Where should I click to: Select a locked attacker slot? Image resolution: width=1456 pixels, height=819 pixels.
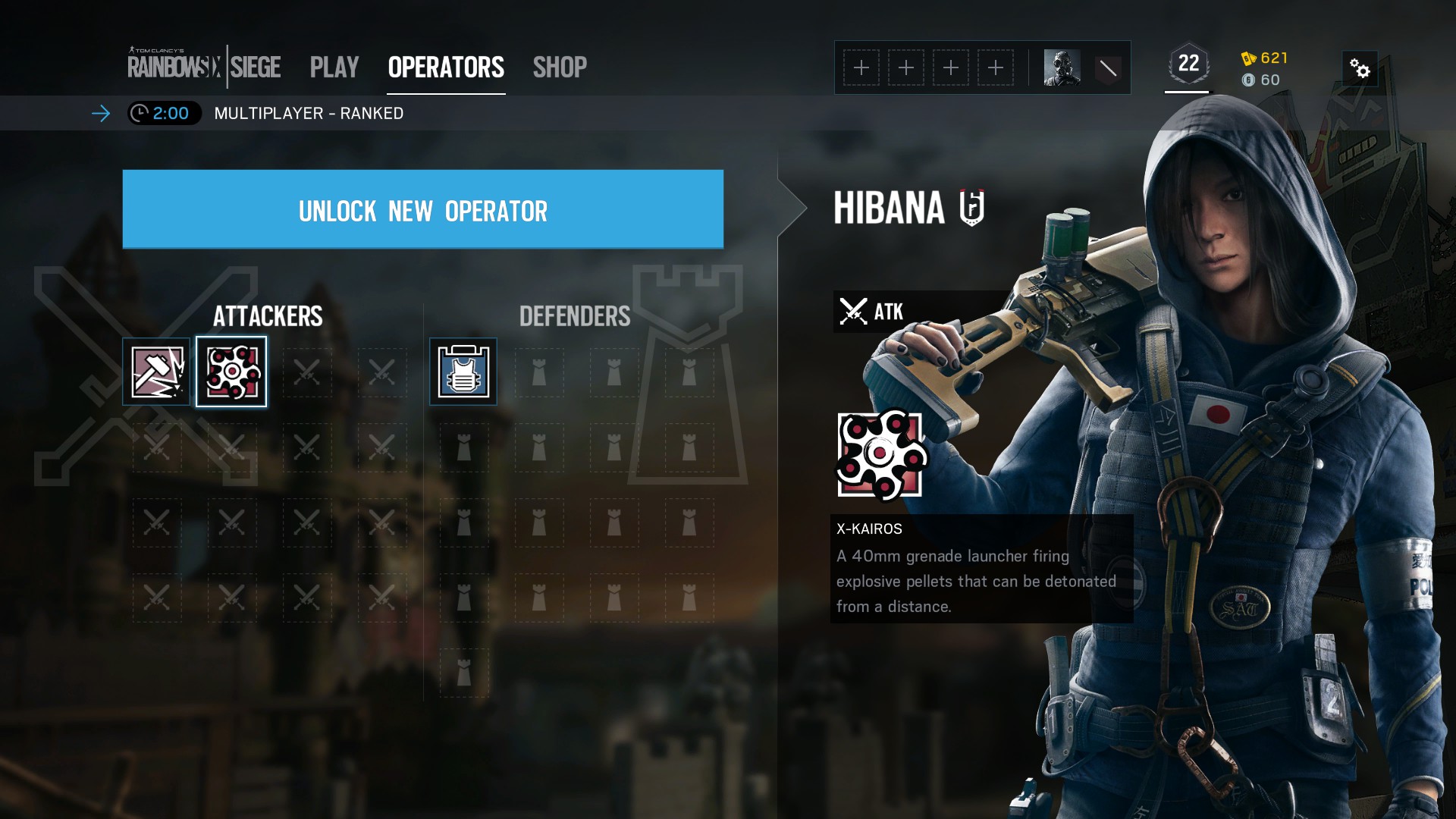(x=306, y=372)
